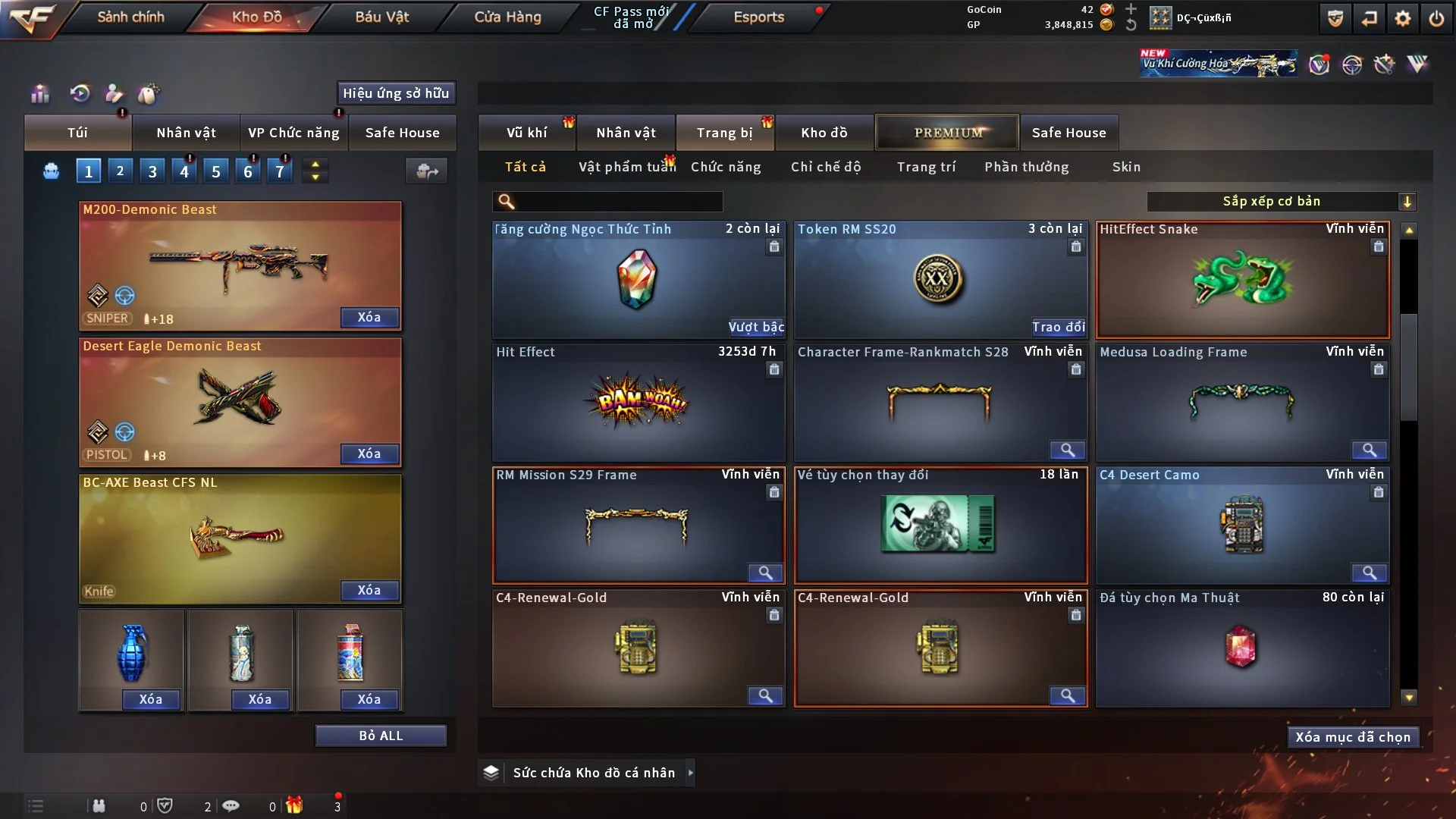Remove the M200-Demonic Beast with Xóa
Screen dimensions: 1456x819
click(369, 317)
